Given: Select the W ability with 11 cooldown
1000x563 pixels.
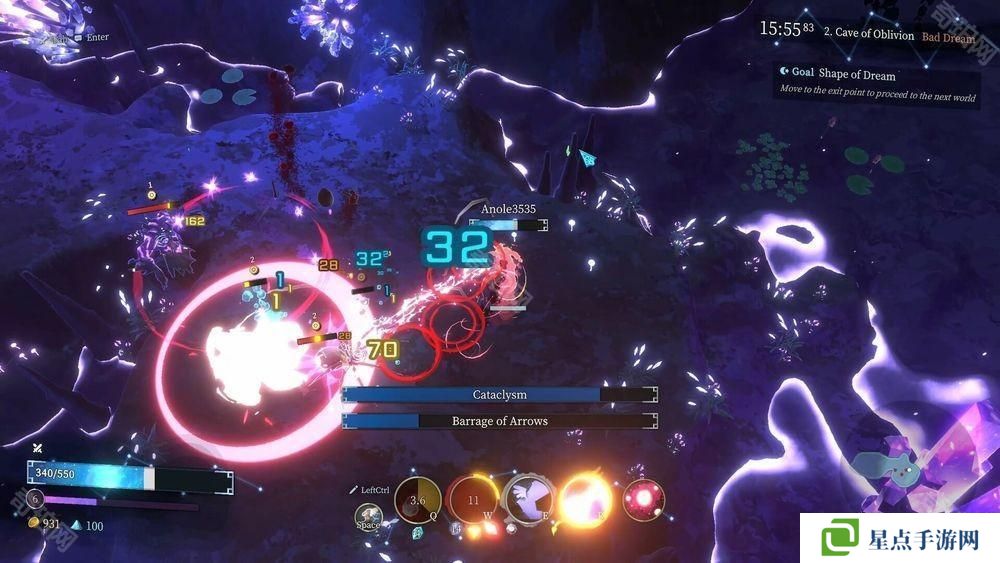Looking at the screenshot, I should (x=473, y=500).
